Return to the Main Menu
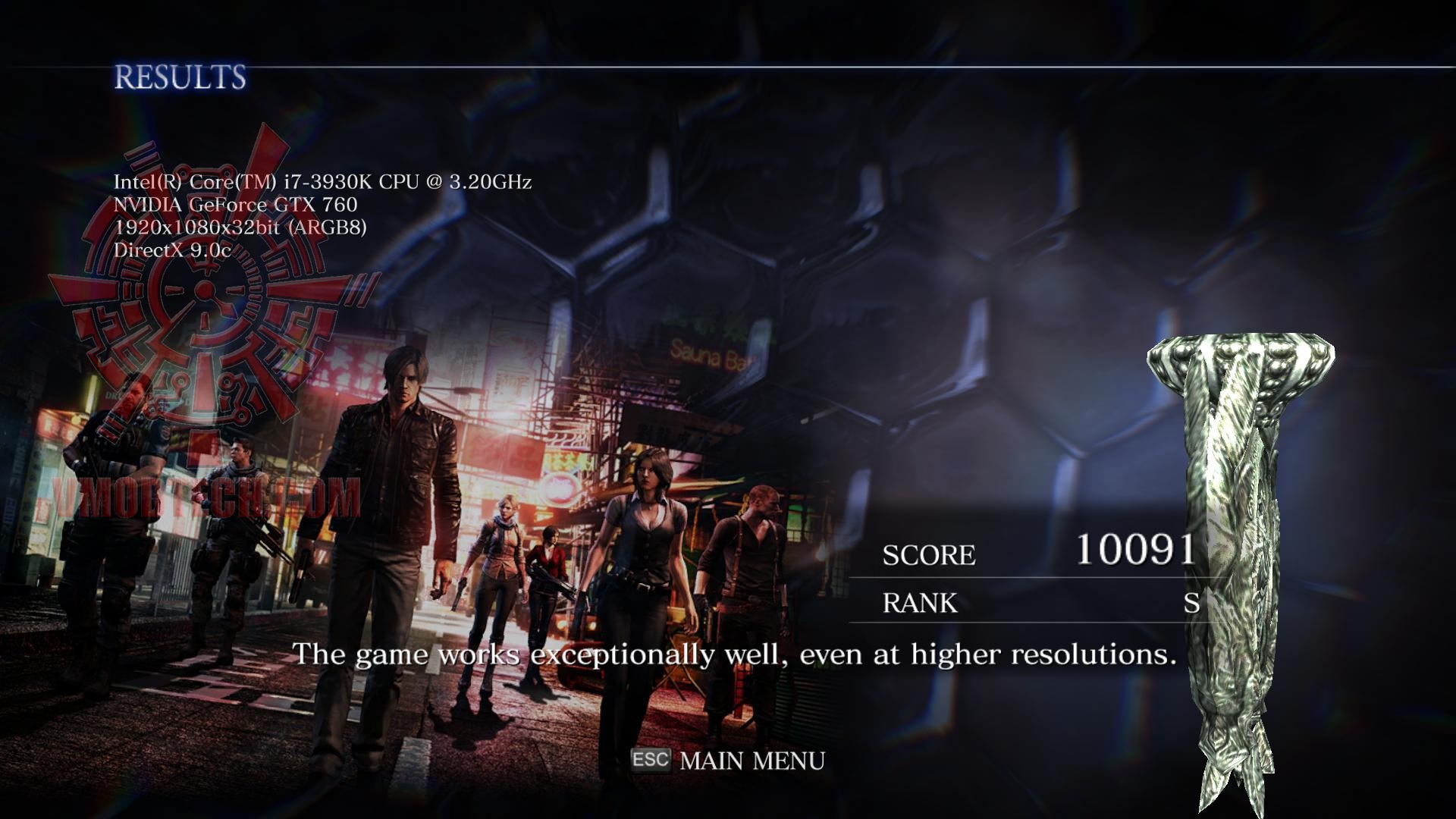The height and width of the screenshot is (819, 1456). pyautogui.click(x=751, y=761)
